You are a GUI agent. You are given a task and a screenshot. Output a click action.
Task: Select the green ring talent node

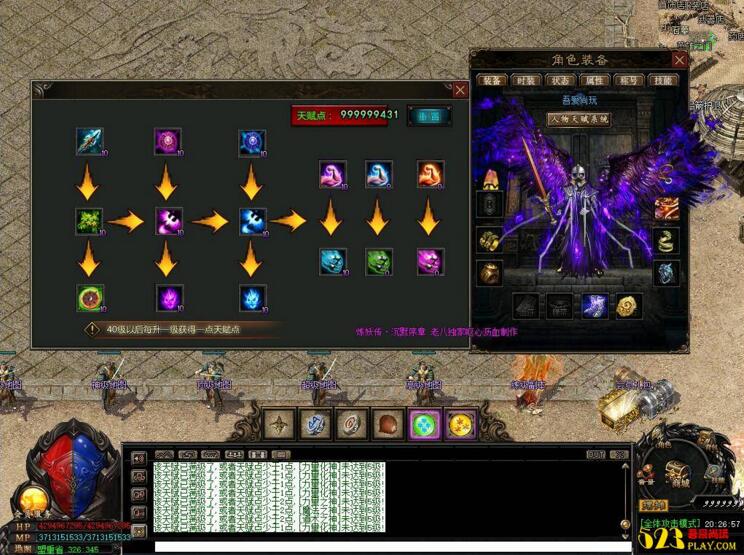click(90, 297)
